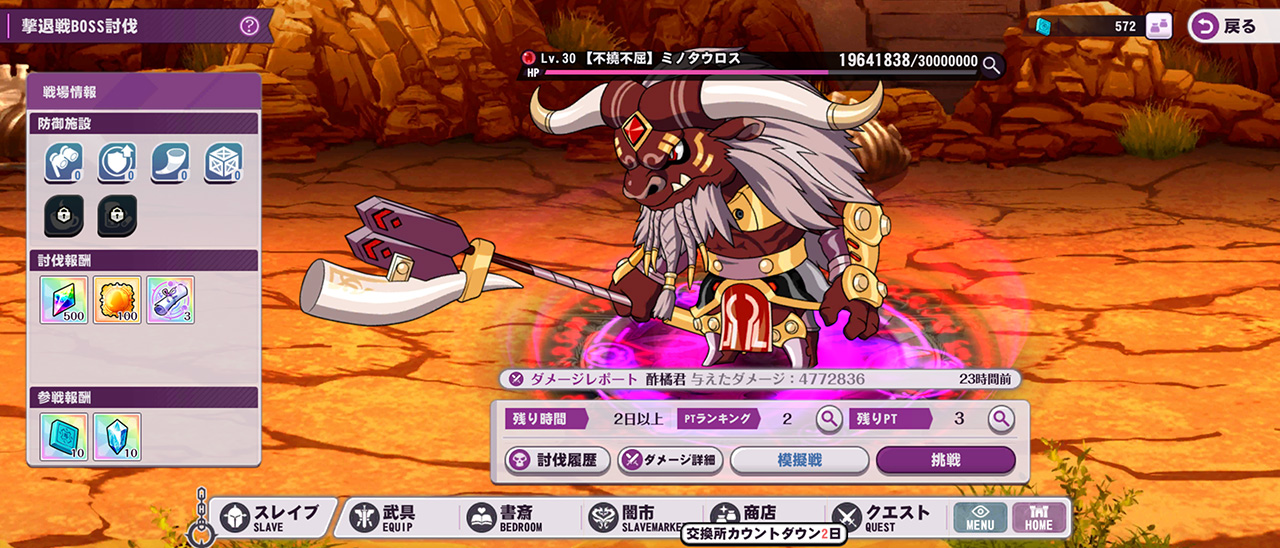This screenshot has height=548, width=1280.
Task: View PT ranking using its magnifier icon
Action: pyautogui.click(x=828, y=419)
